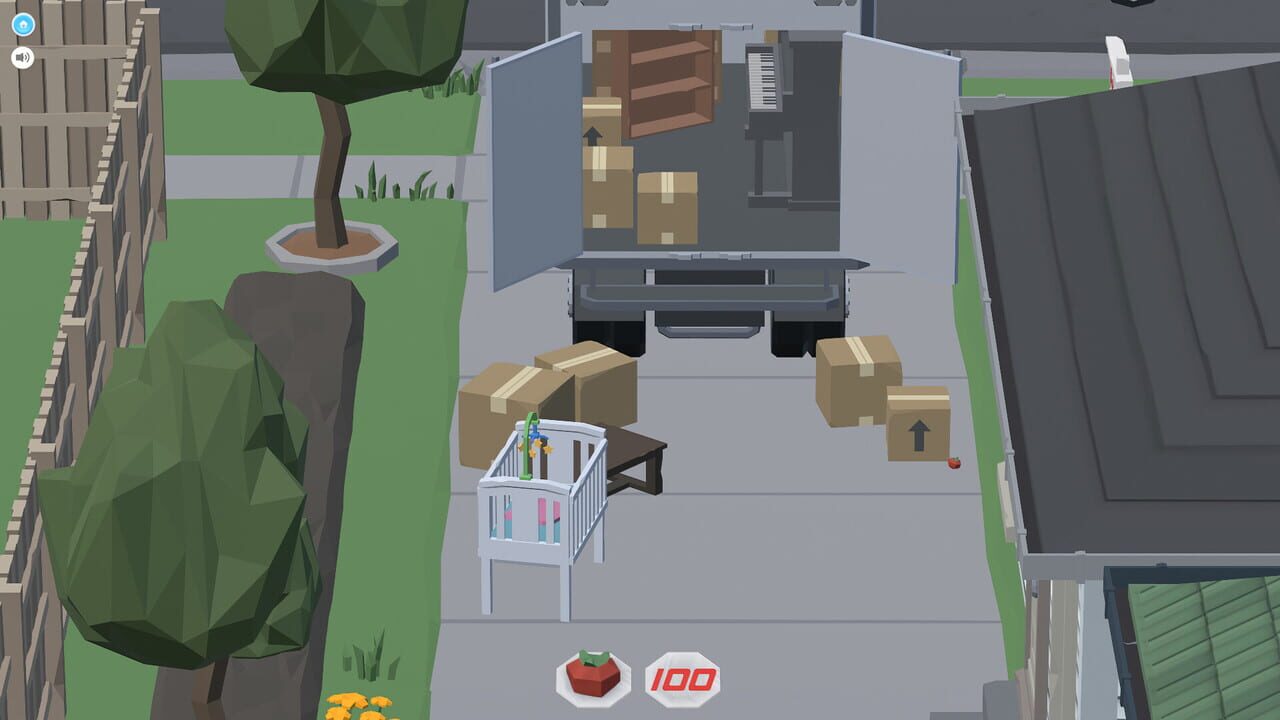
Task: Mute the game sound via speaker icon
Action: coord(22,58)
